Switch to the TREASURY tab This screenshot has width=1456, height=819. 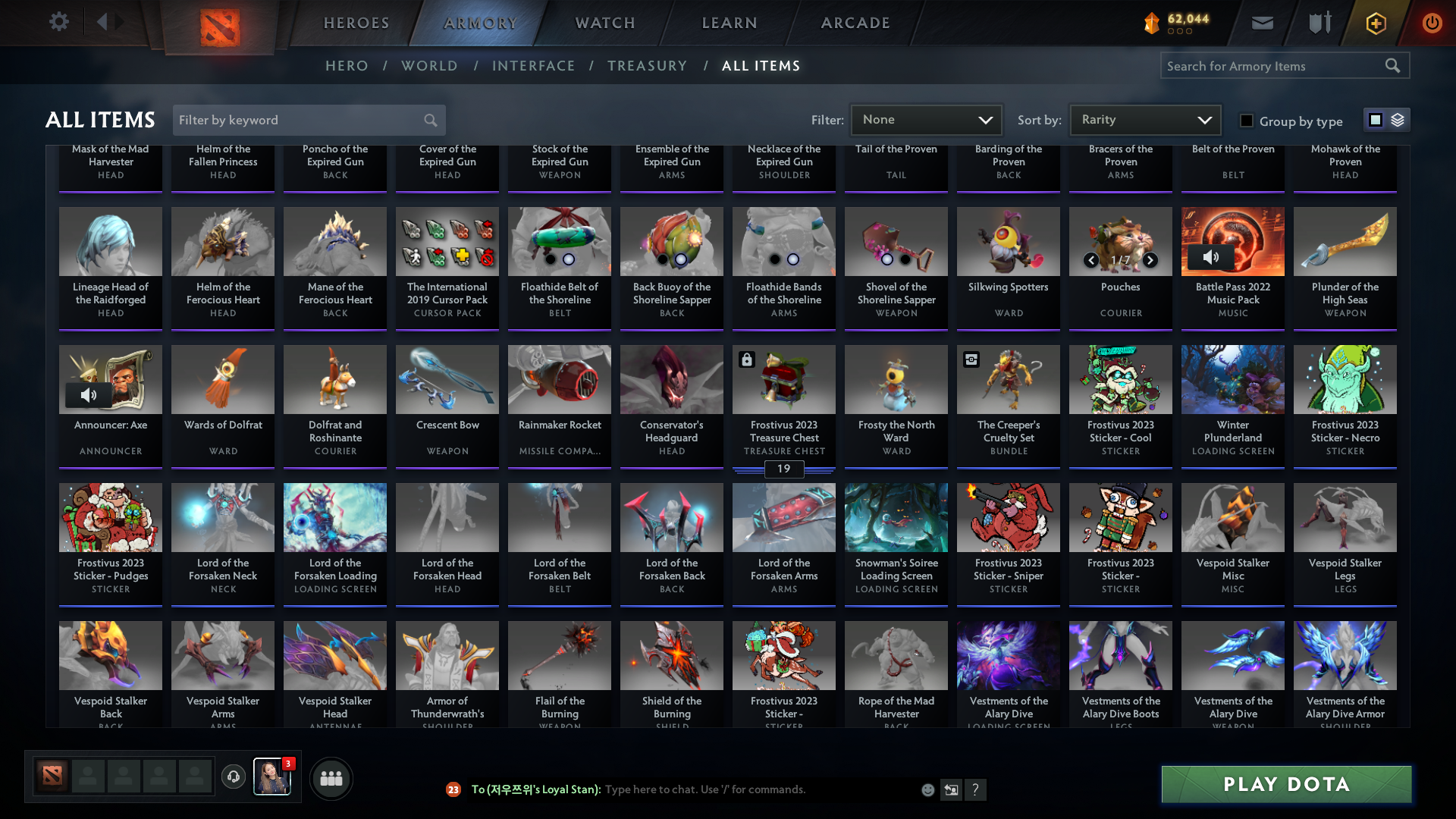(648, 66)
